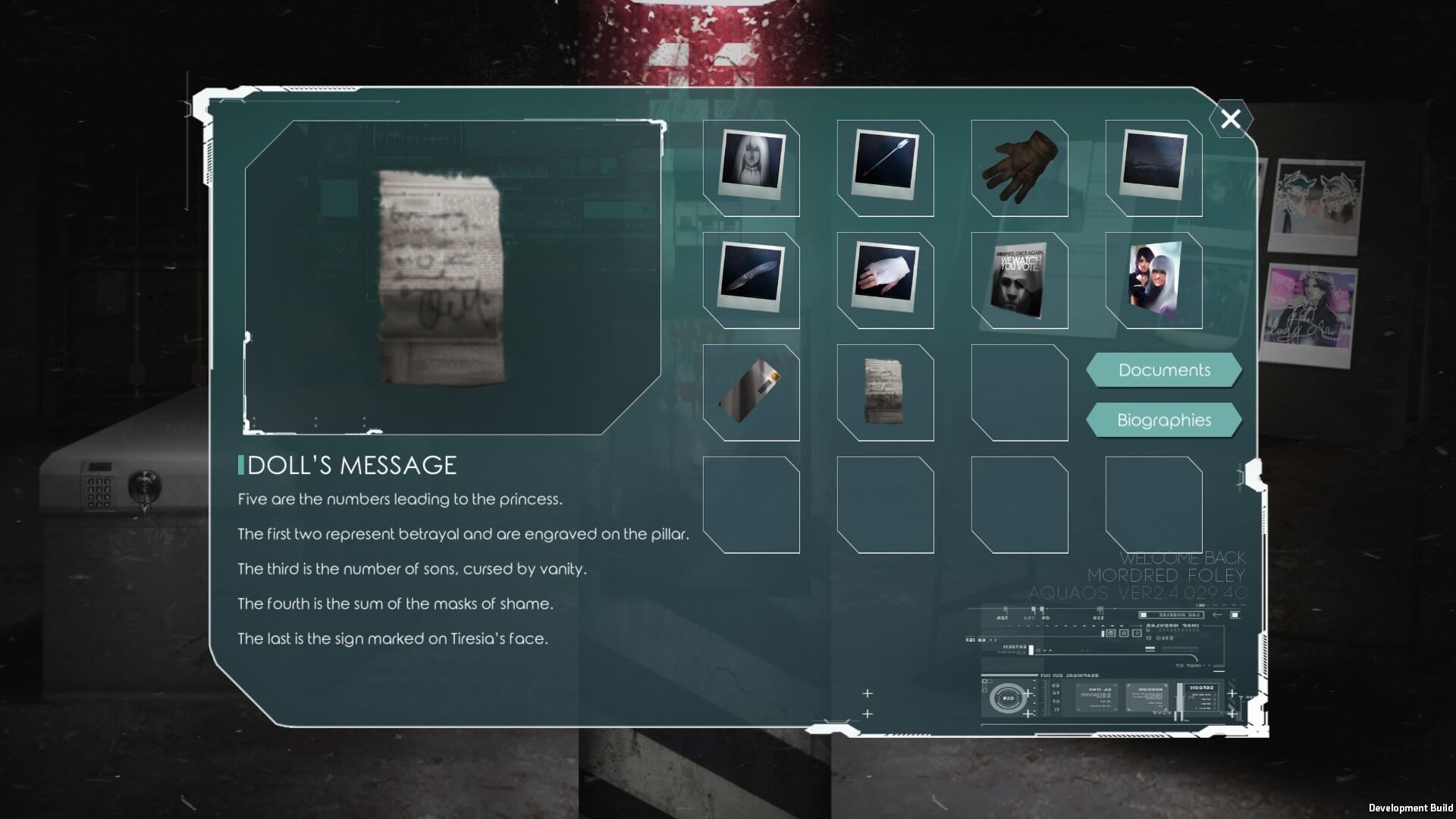Select the arrow photo item
1456x819 pixels.
coord(885,168)
